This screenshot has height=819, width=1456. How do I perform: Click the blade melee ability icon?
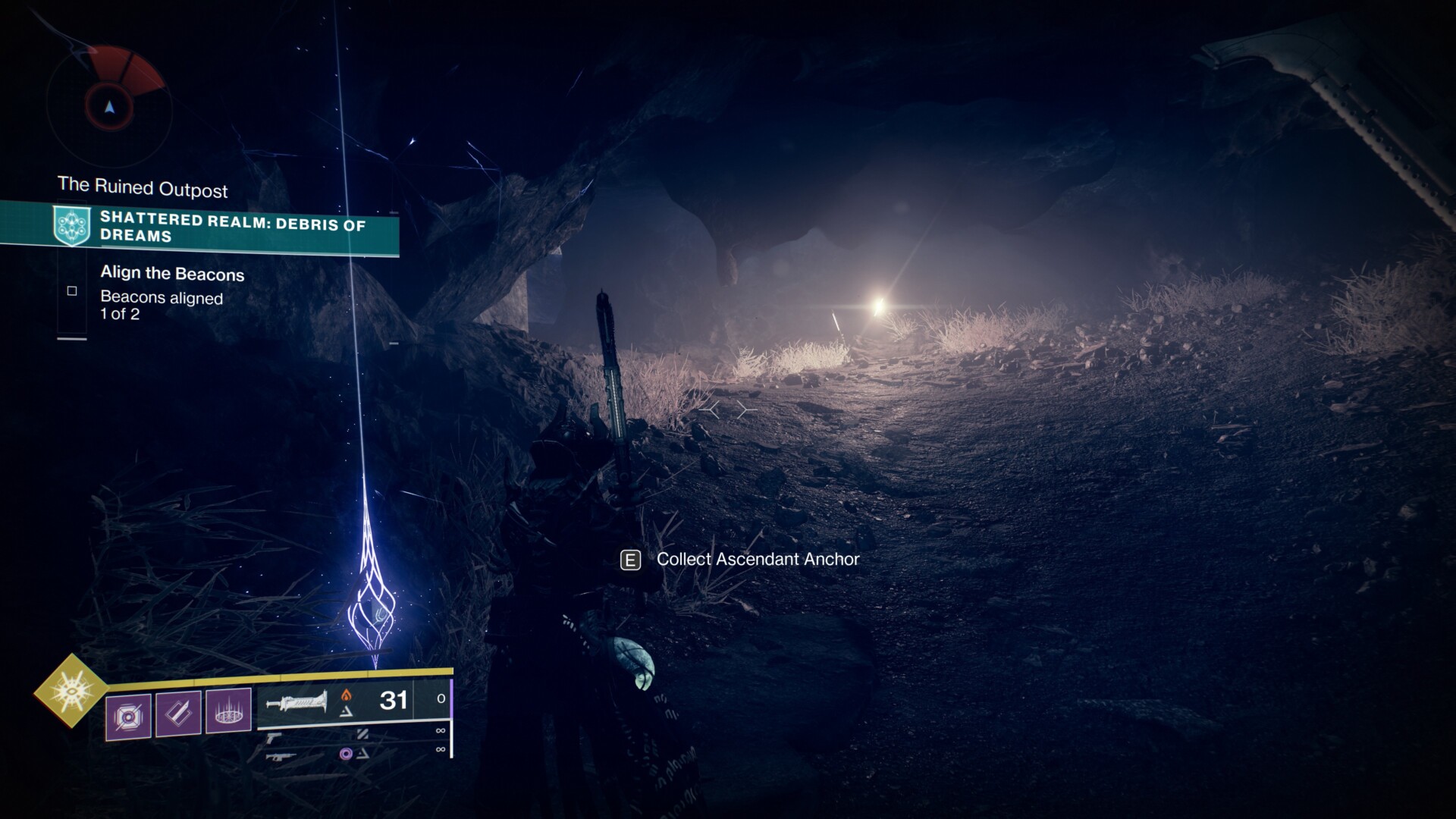pos(178,713)
